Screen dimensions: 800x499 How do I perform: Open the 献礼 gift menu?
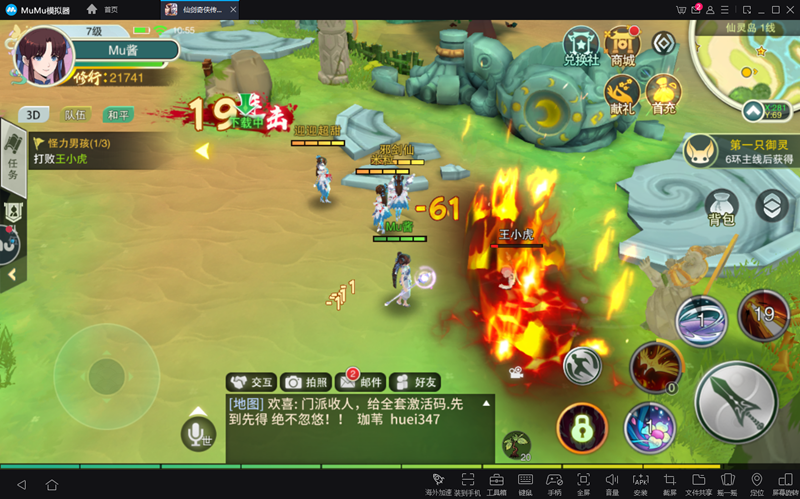click(624, 95)
